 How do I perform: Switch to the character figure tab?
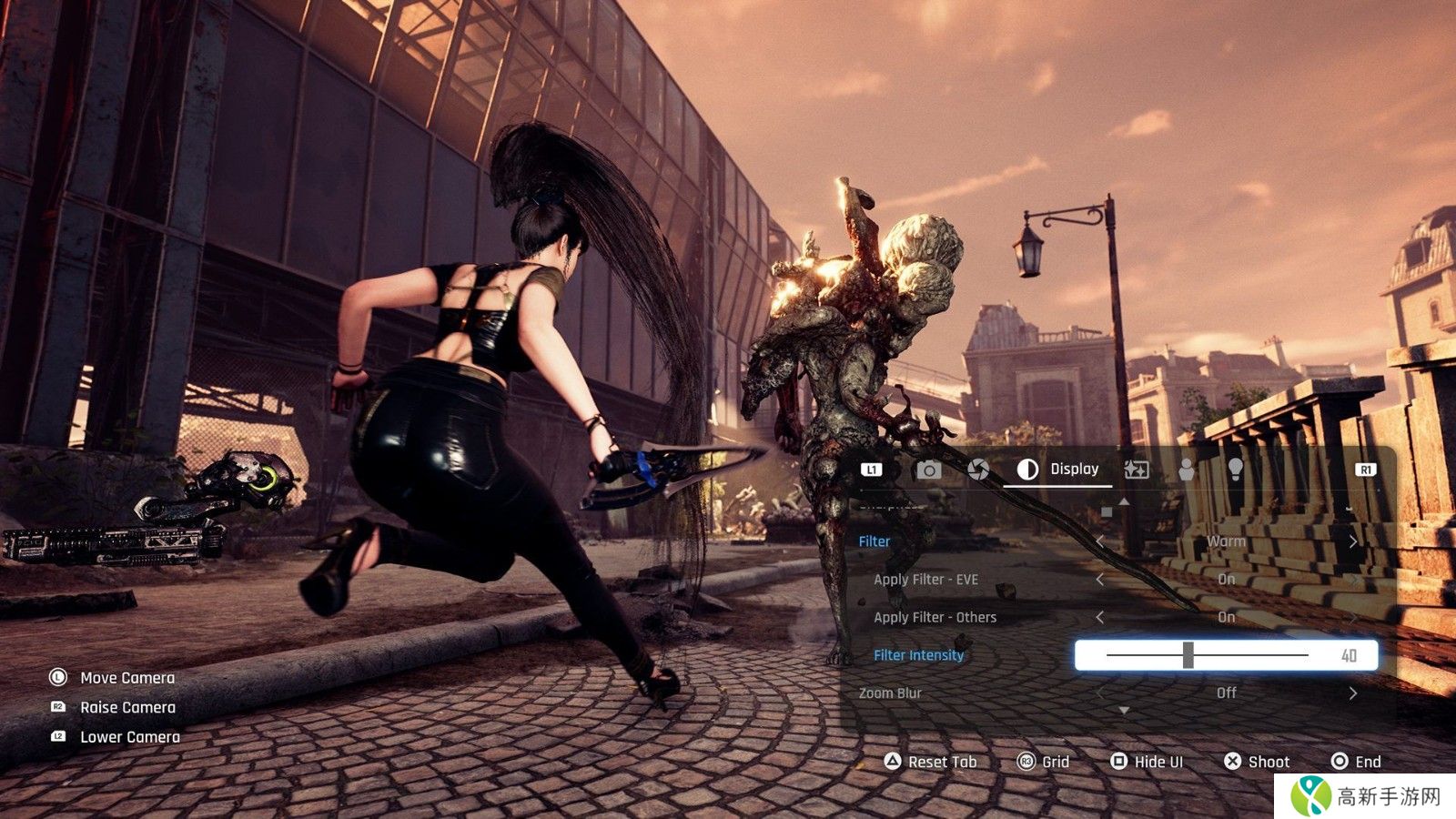point(1187,470)
